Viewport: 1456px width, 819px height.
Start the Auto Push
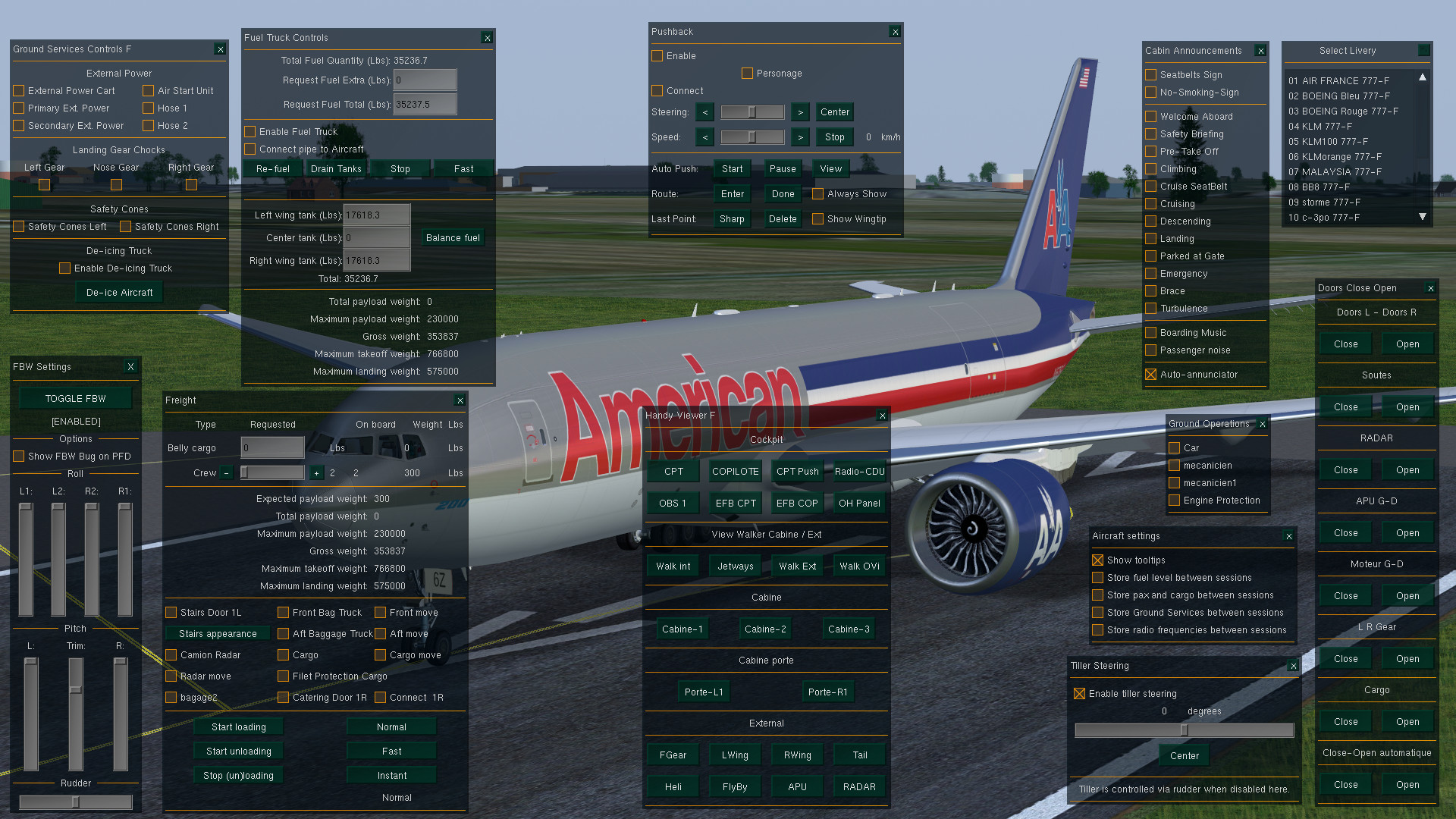coord(732,169)
